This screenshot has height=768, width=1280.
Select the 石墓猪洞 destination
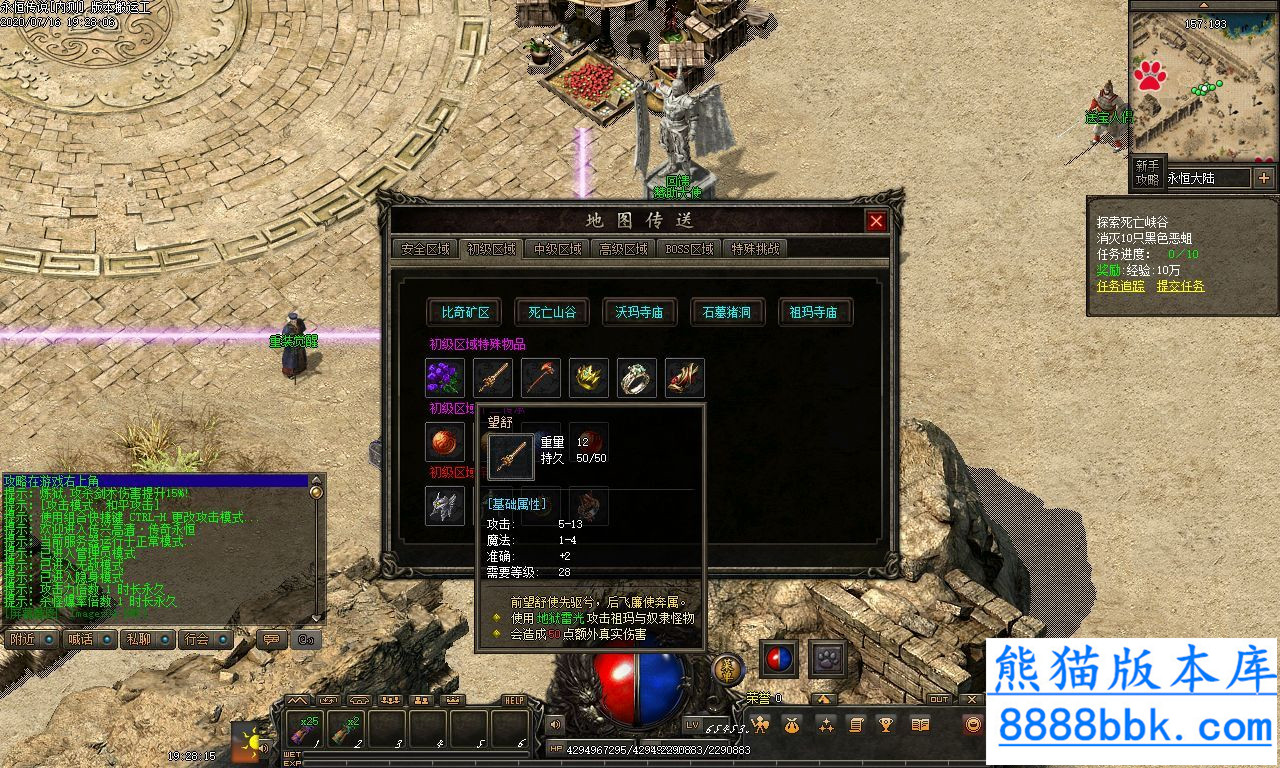click(x=727, y=312)
